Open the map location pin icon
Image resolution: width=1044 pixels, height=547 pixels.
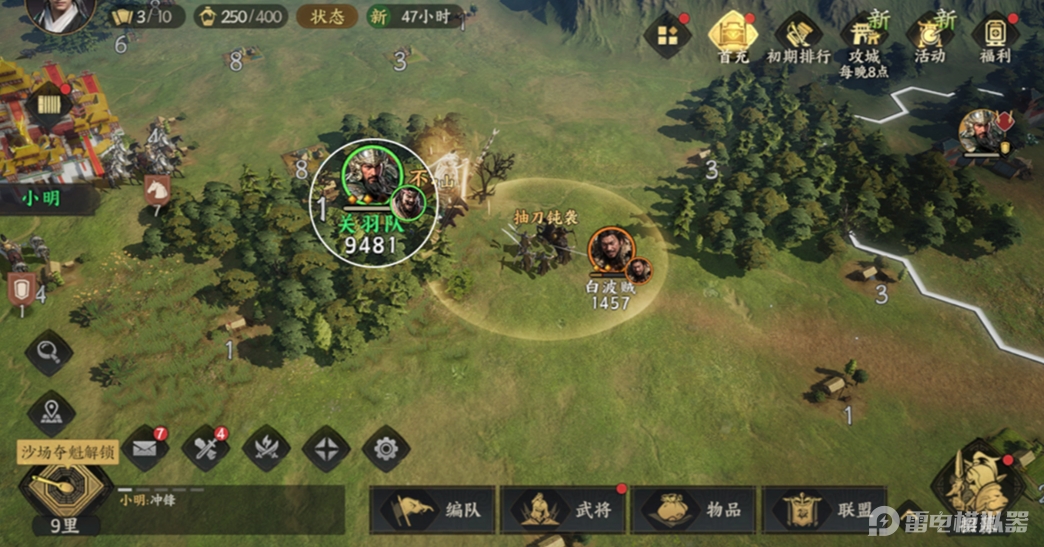tap(51, 412)
